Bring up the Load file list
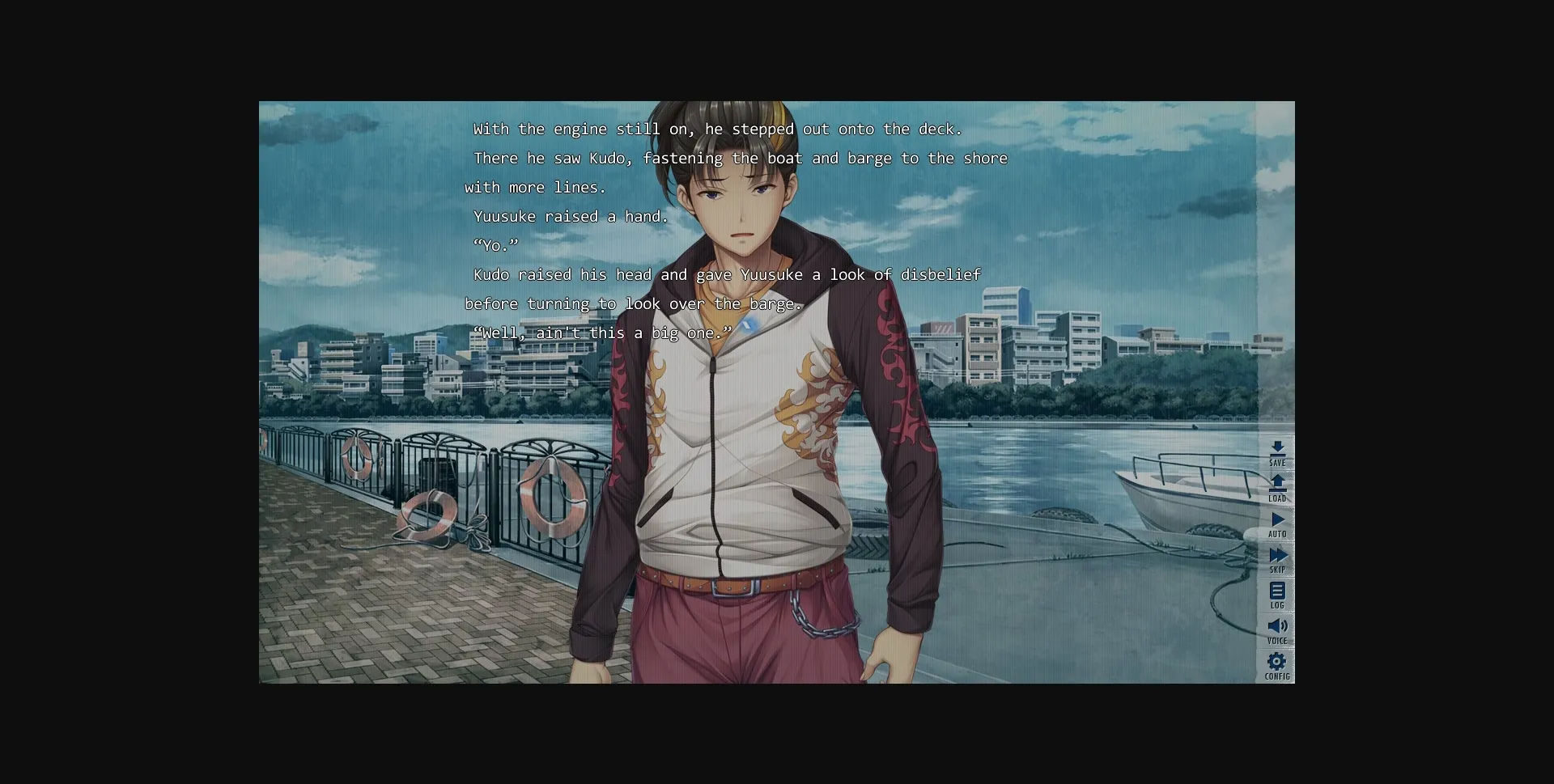 click(1279, 488)
